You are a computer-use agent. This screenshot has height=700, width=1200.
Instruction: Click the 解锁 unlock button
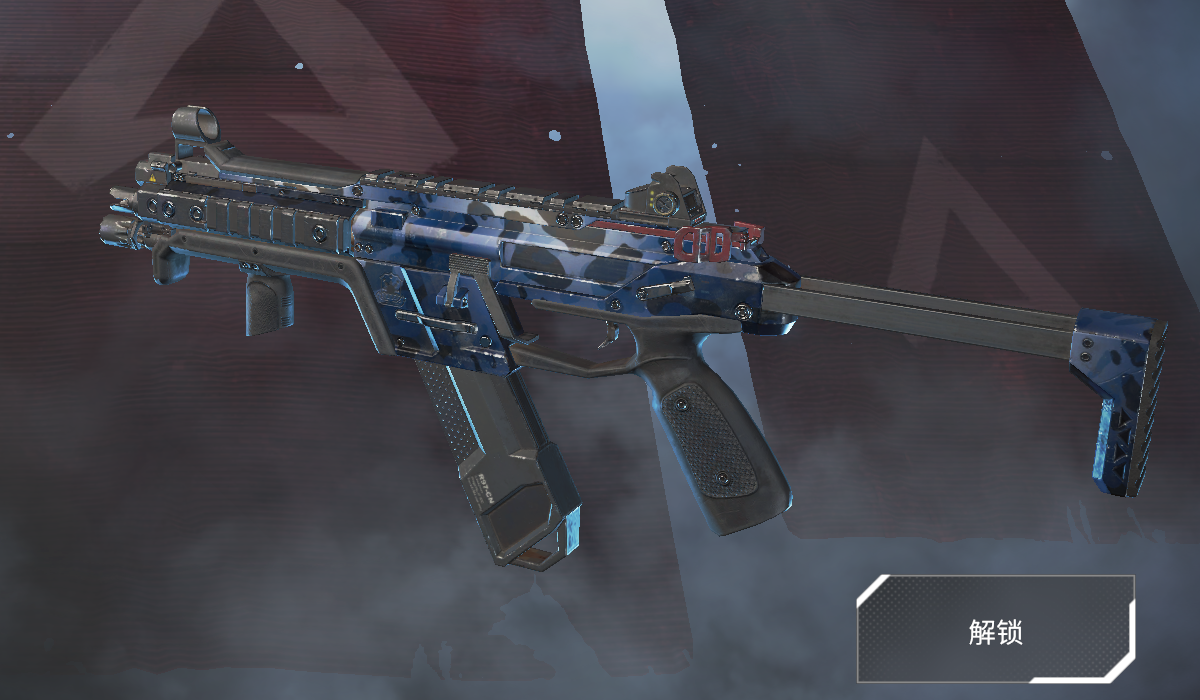click(x=995, y=629)
